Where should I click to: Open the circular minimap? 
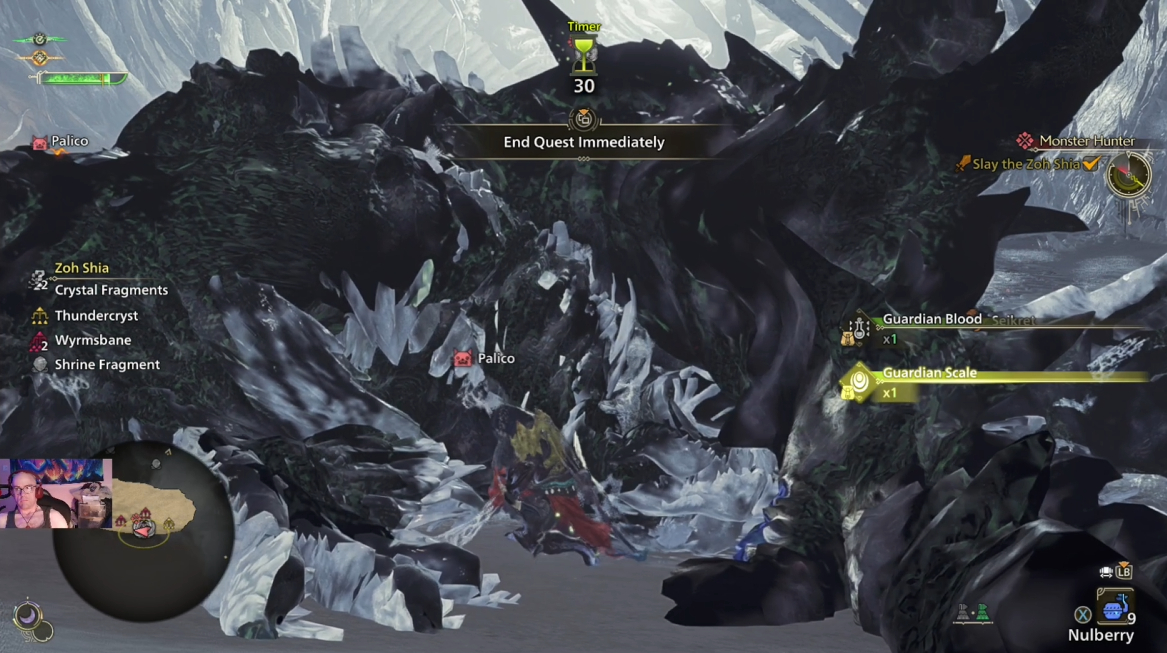point(143,530)
